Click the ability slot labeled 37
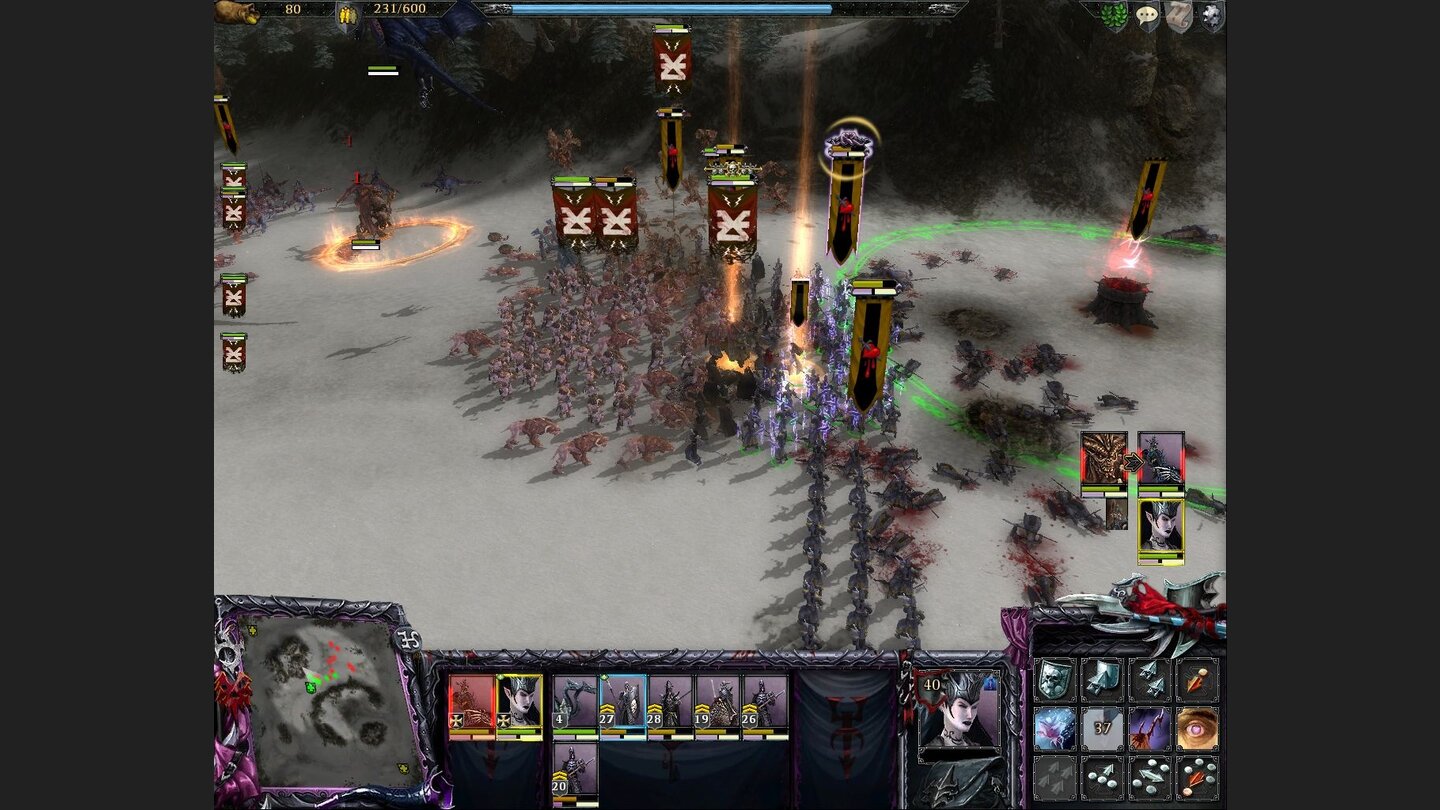1440x810 pixels. click(x=1102, y=729)
